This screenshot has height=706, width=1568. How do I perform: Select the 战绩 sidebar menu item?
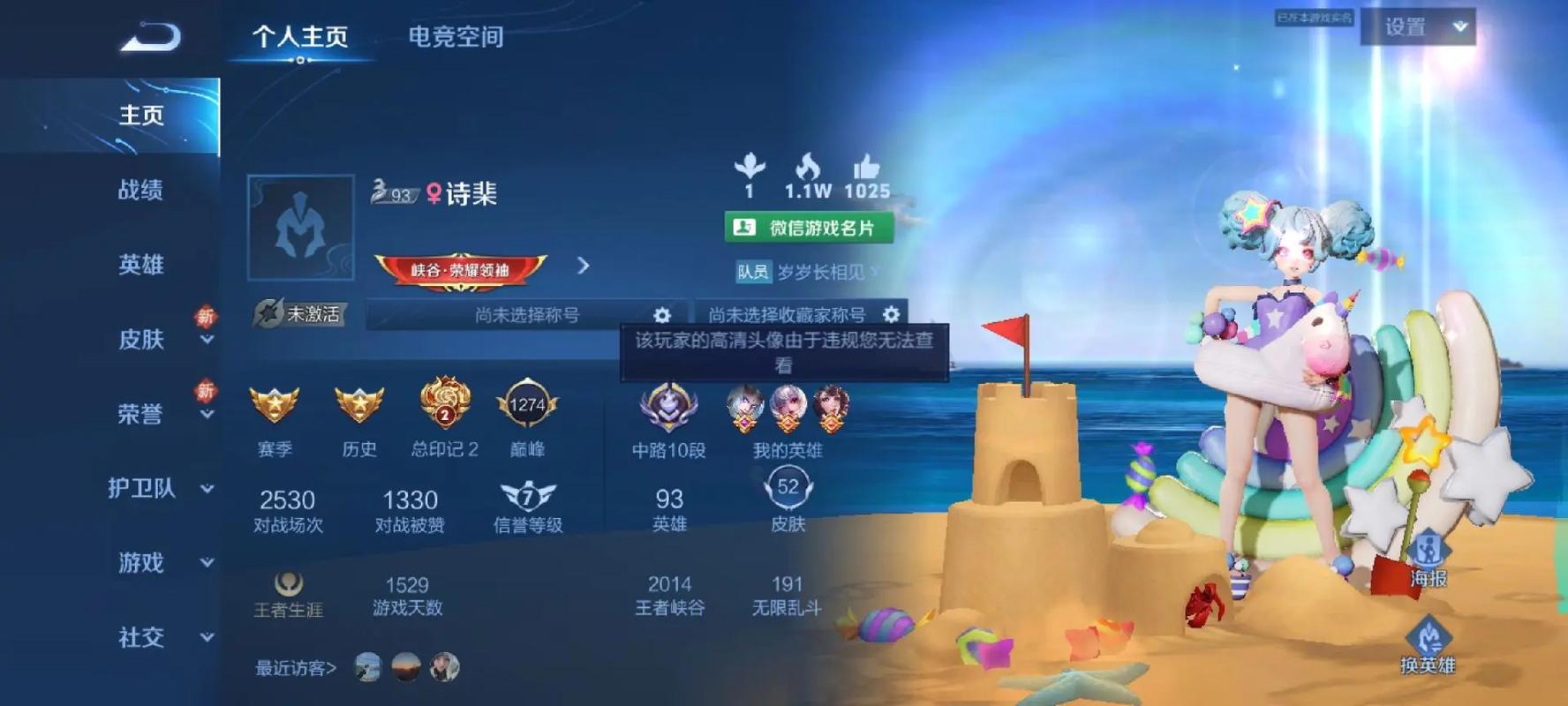pyautogui.click(x=141, y=192)
